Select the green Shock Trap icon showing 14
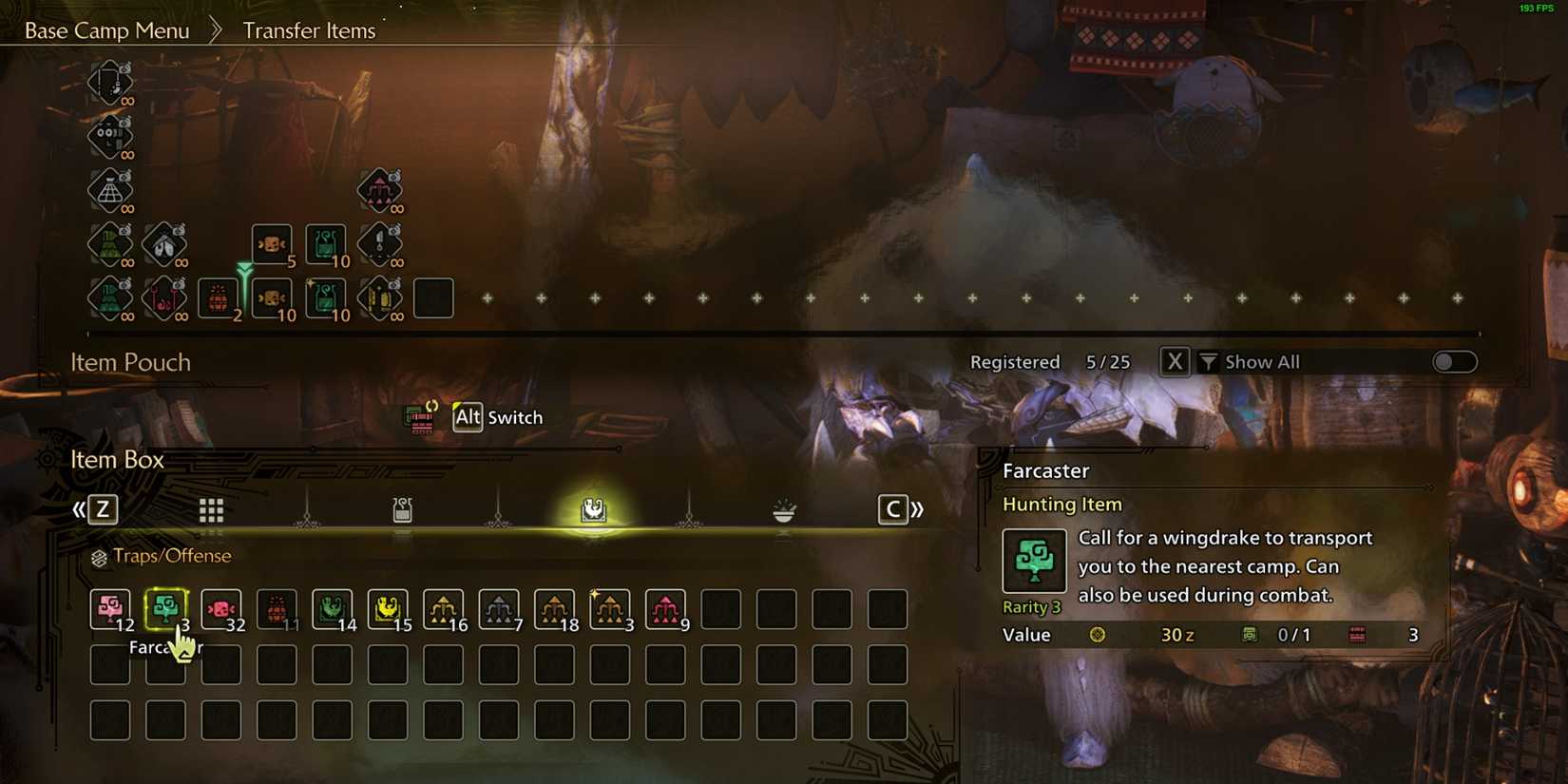 332,608
